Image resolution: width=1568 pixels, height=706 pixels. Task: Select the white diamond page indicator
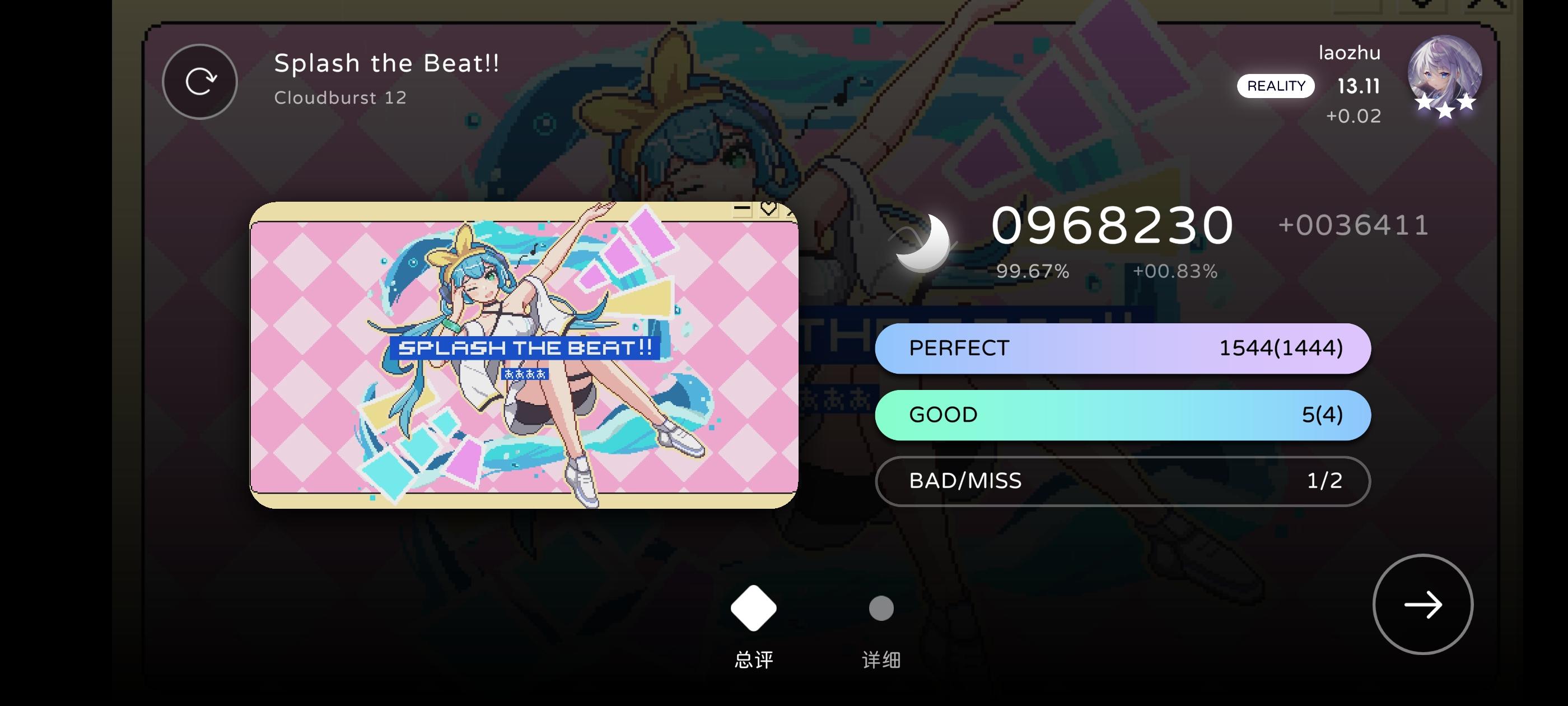click(x=753, y=607)
